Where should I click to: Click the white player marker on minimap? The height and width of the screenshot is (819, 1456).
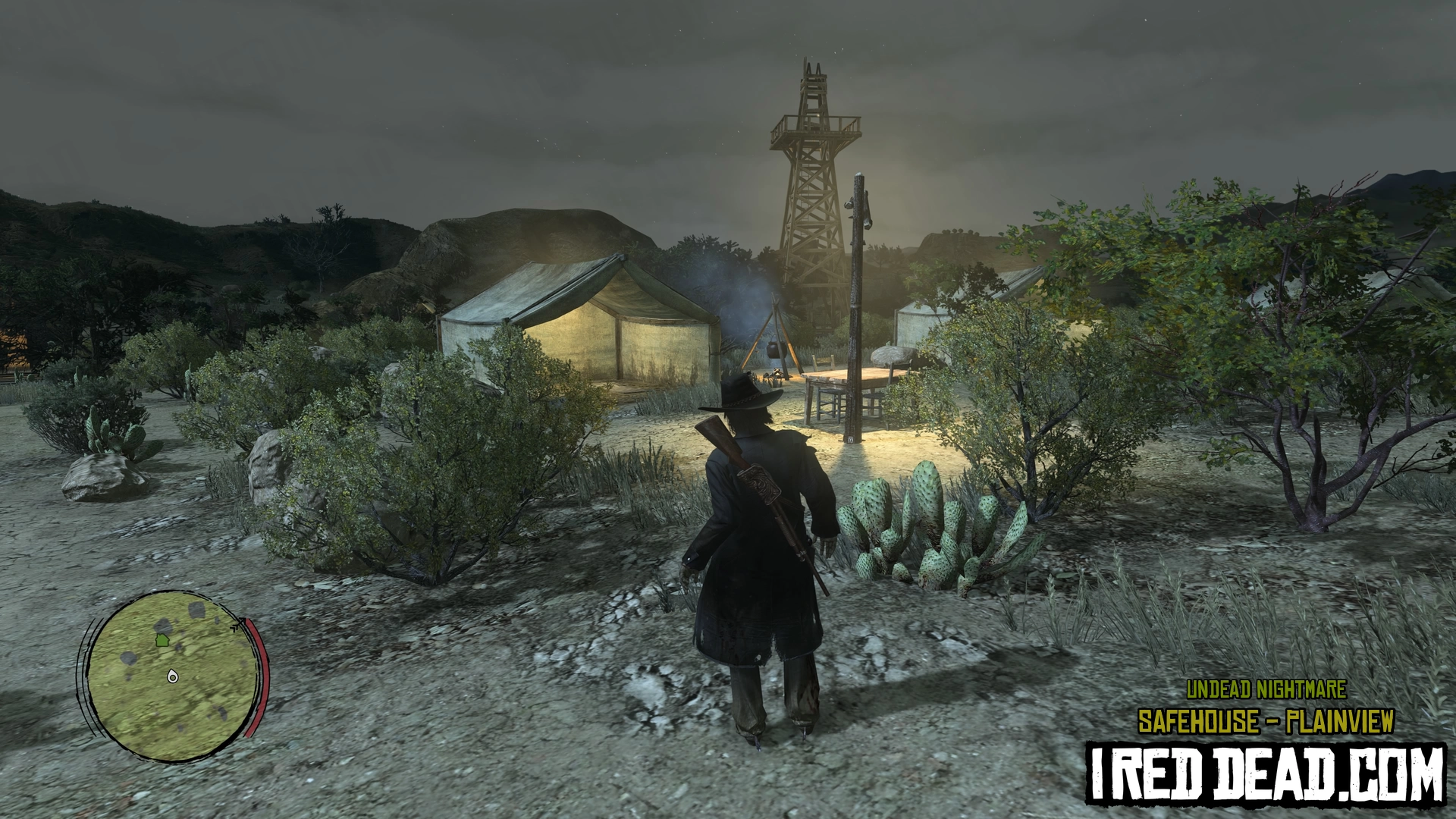[x=172, y=676]
